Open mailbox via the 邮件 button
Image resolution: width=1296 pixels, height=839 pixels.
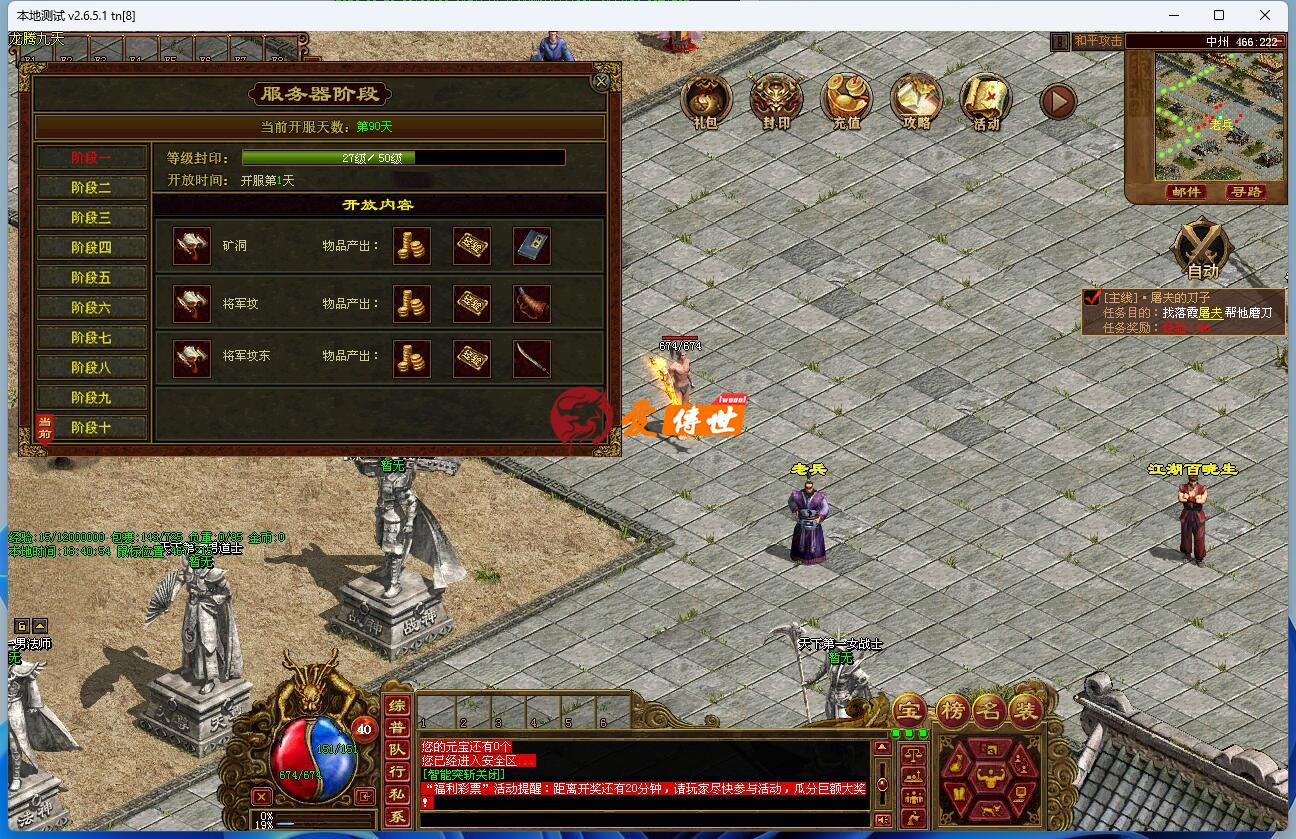(1185, 192)
